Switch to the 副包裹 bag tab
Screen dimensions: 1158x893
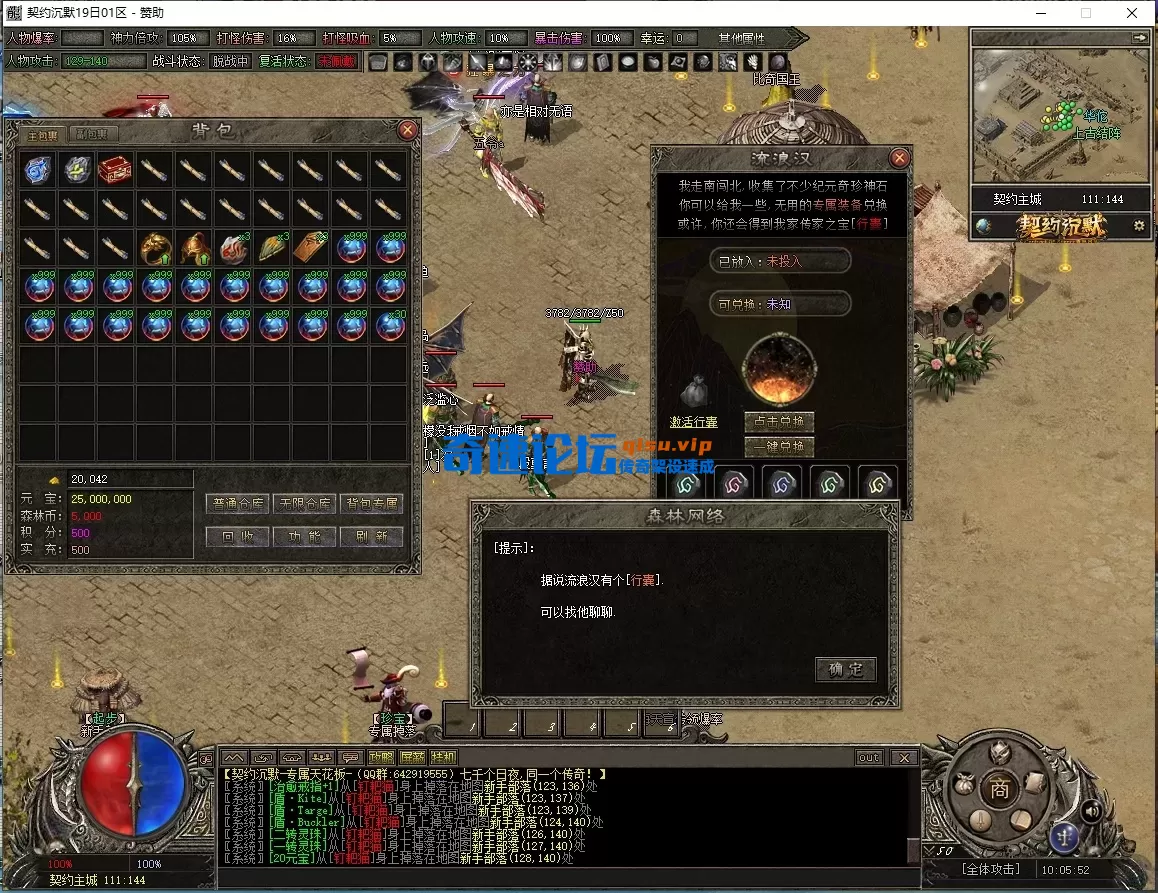[x=95, y=134]
